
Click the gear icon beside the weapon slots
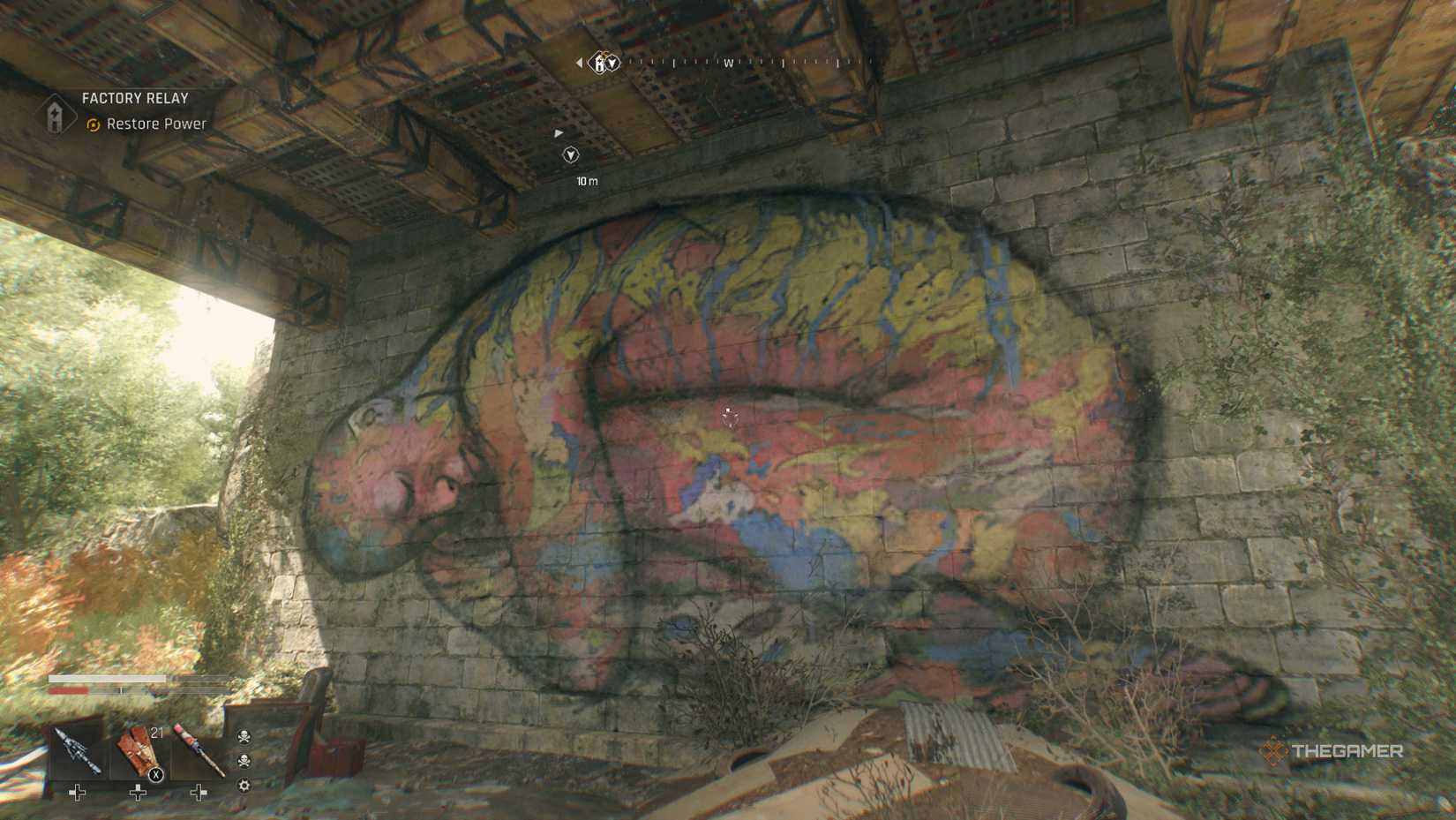(244, 786)
